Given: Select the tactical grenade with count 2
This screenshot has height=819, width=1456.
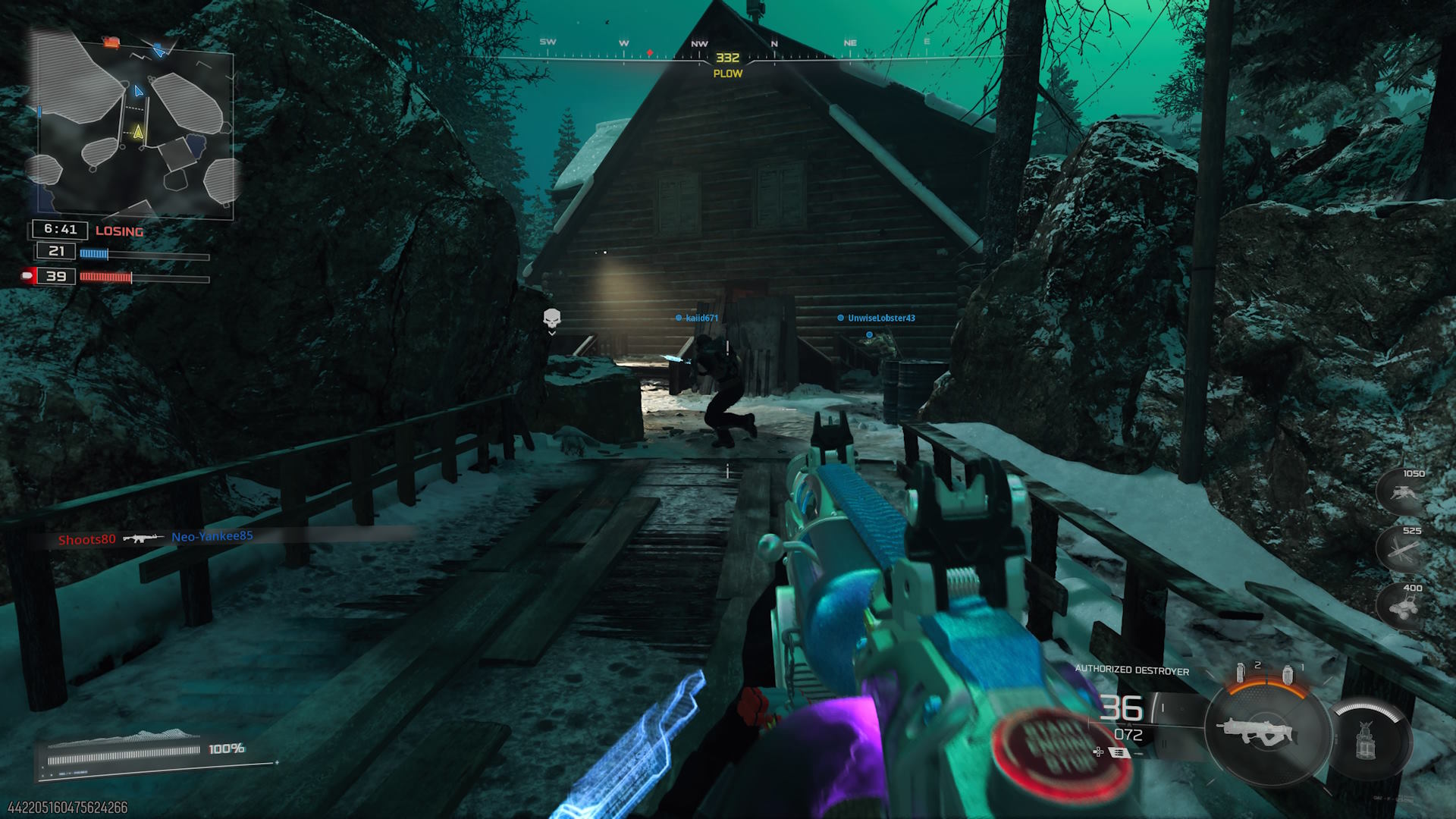Looking at the screenshot, I should pos(1241,672).
